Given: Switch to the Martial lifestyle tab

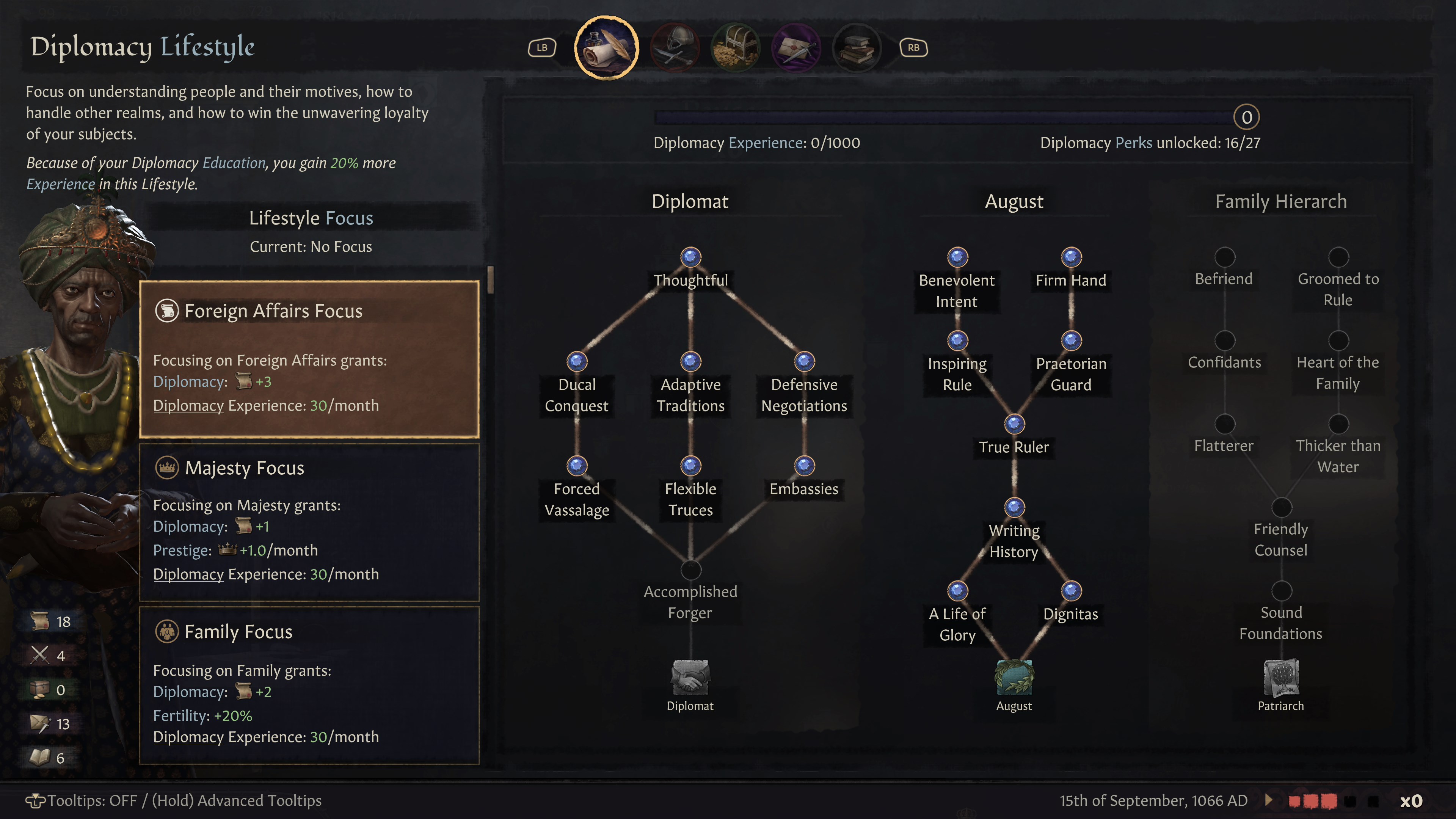Looking at the screenshot, I should (676, 48).
